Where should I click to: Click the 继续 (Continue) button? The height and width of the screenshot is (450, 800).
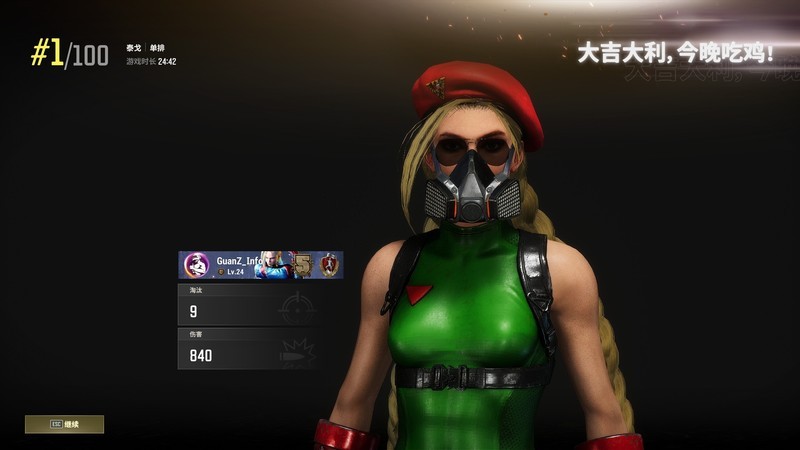pos(64,424)
